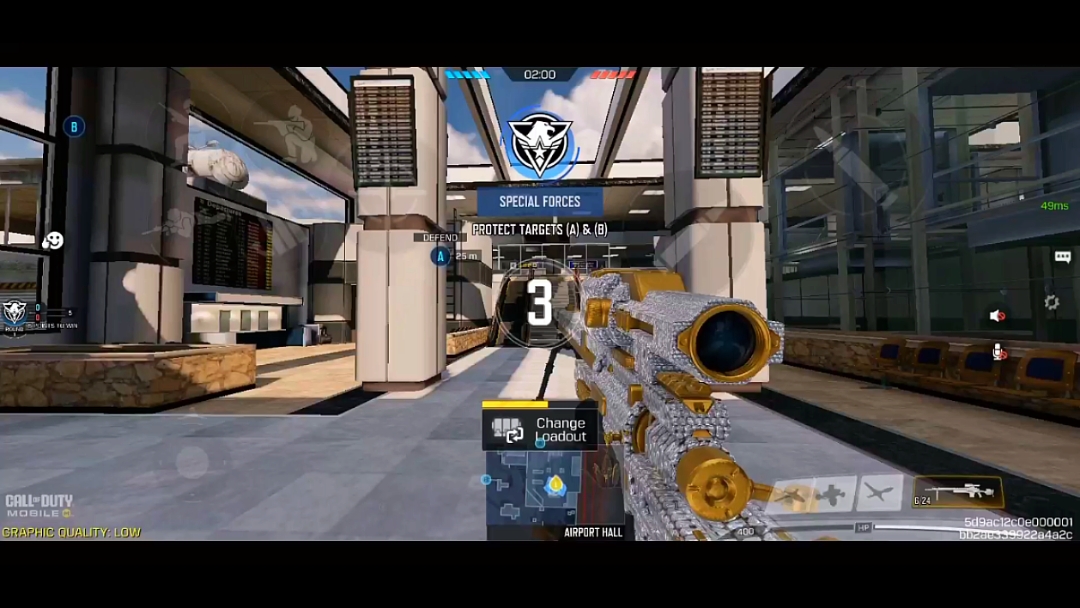Open the settings gear icon

click(1051, 302)
